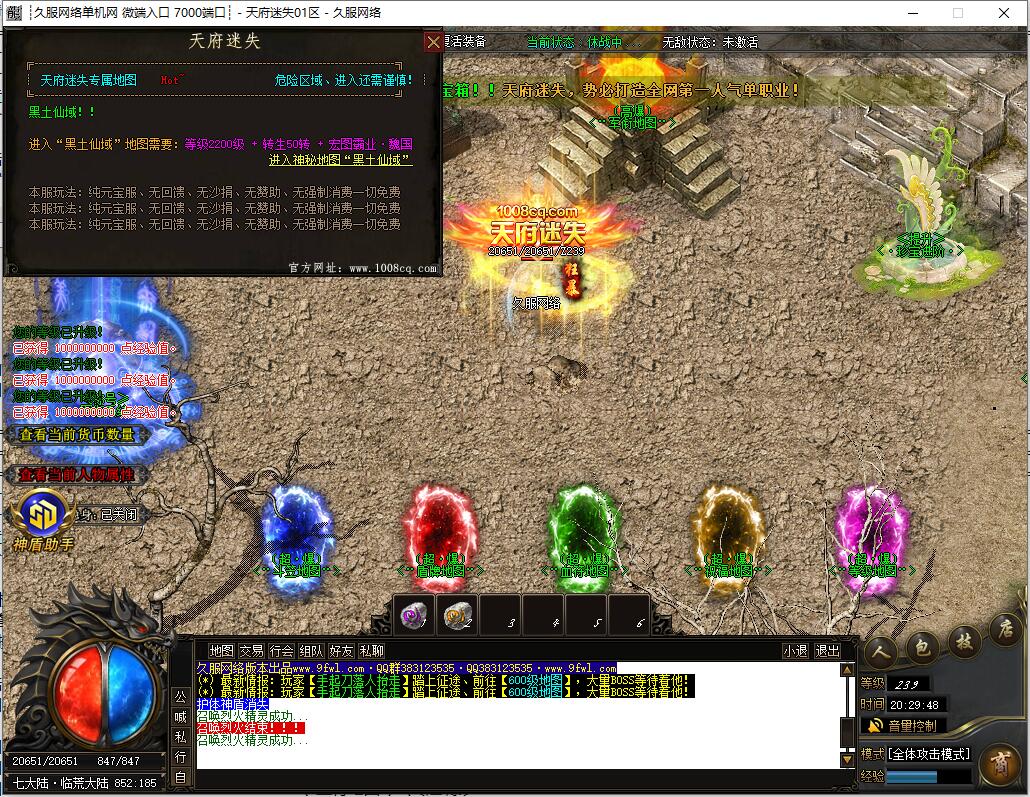Image resolution: width=1030 pixels, height=797 pixels.
Task: Switch to the 私聊 private chat tab
Action: tap(371, 650)
